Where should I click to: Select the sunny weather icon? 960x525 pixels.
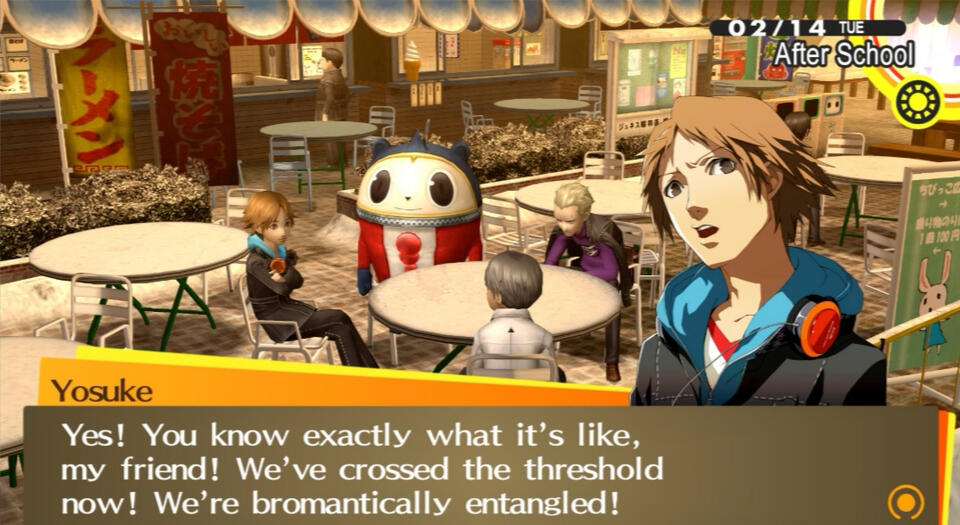tap(917, 101)
